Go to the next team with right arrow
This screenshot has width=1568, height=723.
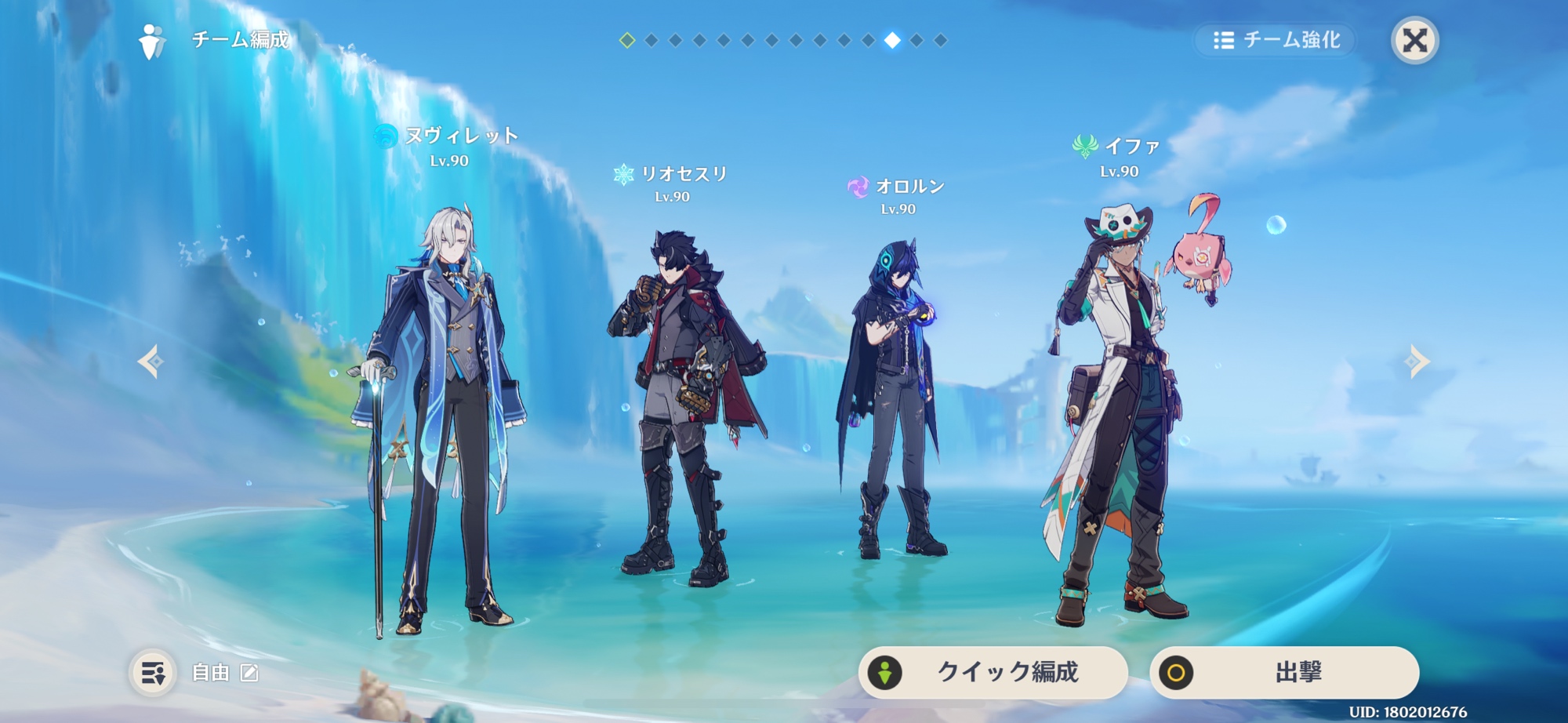click(x=1417, y=361)
